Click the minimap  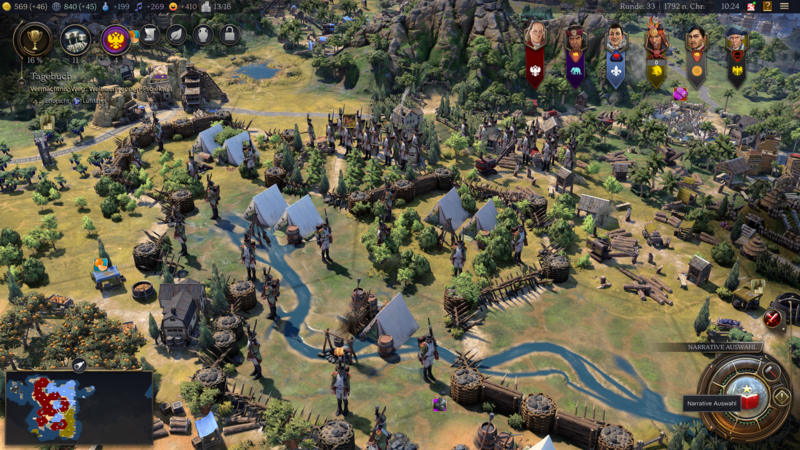(x=78, y=407)
